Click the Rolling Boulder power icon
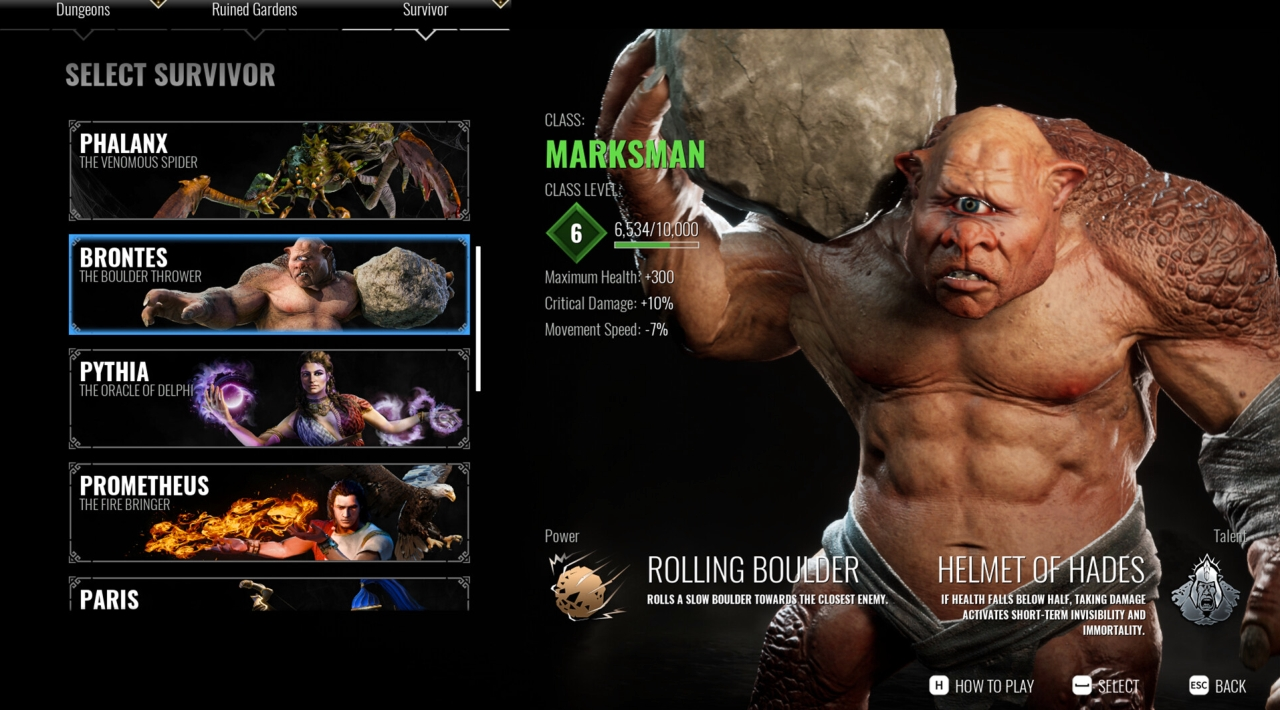Screen dimensions: 1280x710 tap(588, 587)
